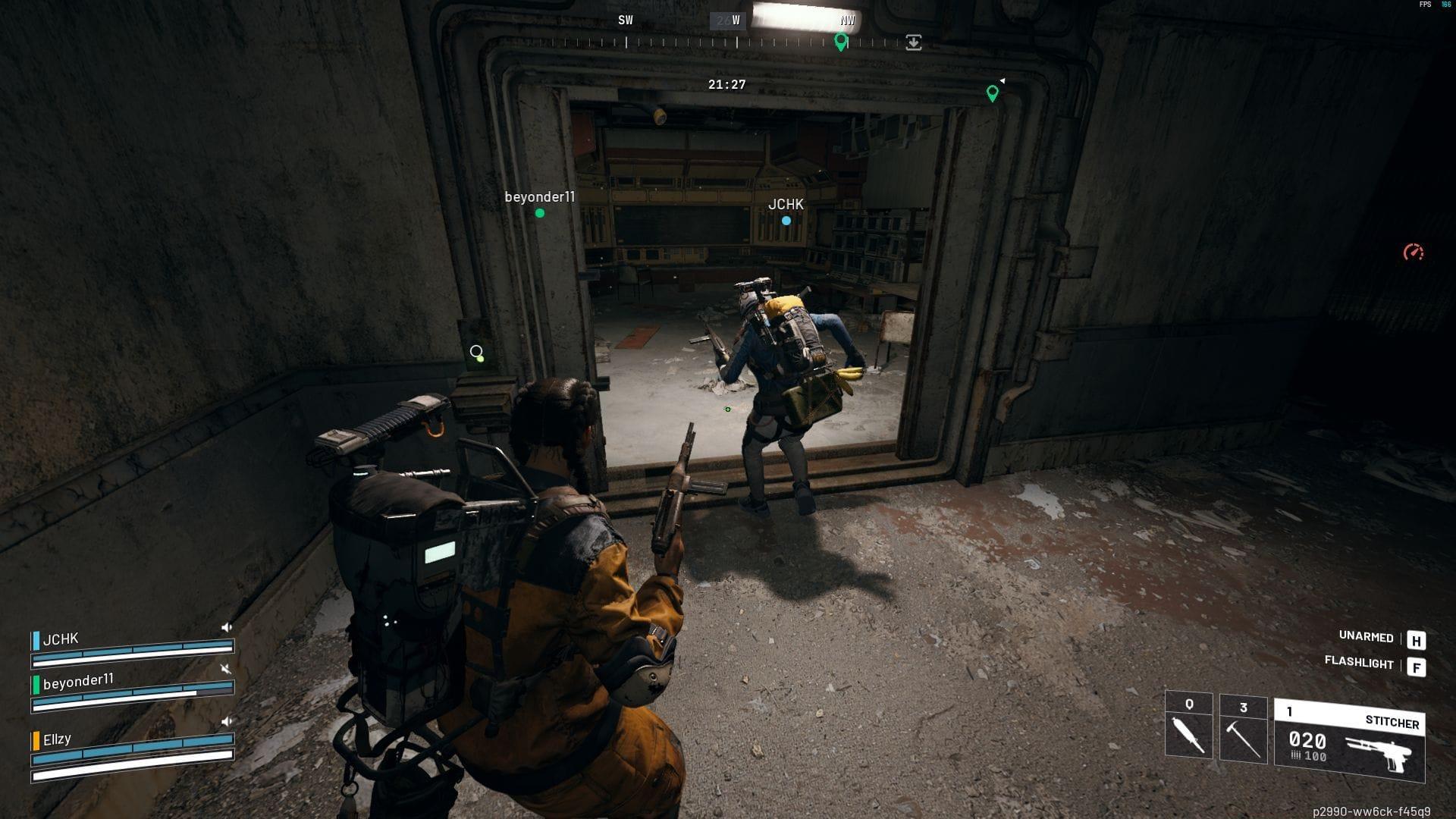Select the beyonder11 nameplate in the world
The width and height of the screenshot is (1456, 819).
(x=540, y=196)
